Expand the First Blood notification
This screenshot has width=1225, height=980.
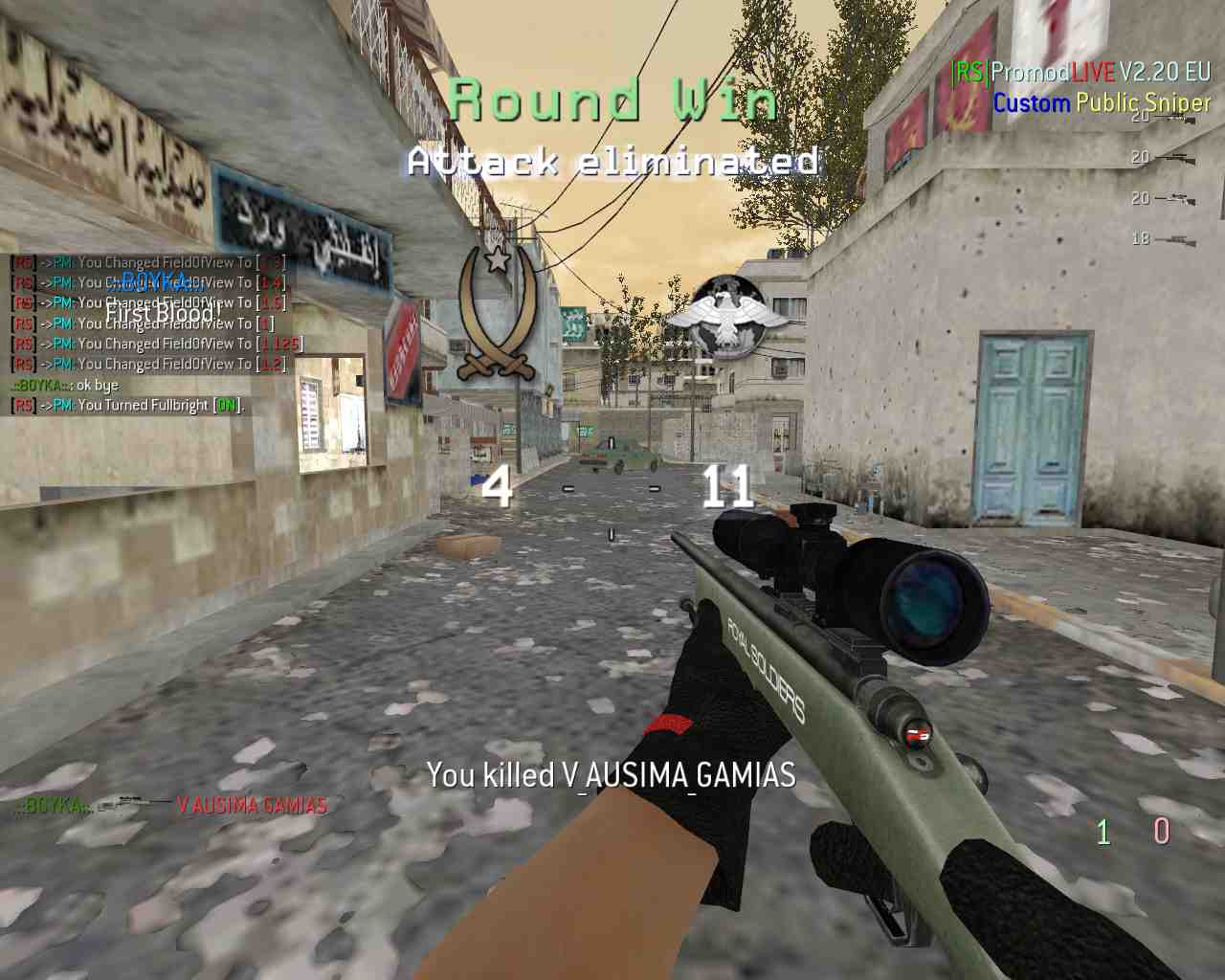[x=163, y=314]
